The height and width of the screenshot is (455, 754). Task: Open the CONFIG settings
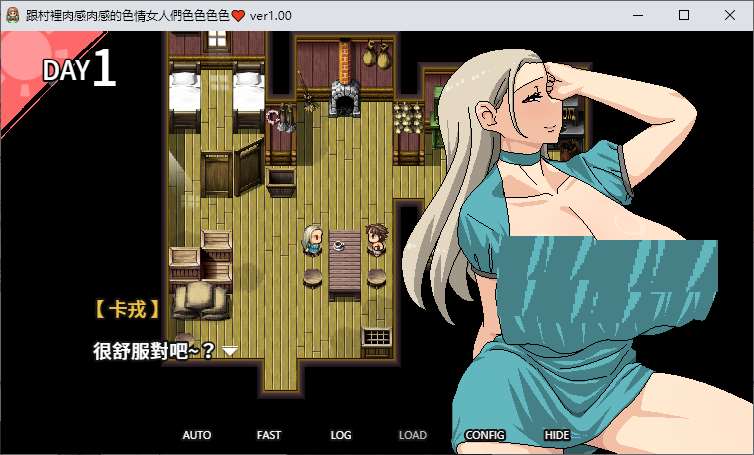click(x=485, y=435)
